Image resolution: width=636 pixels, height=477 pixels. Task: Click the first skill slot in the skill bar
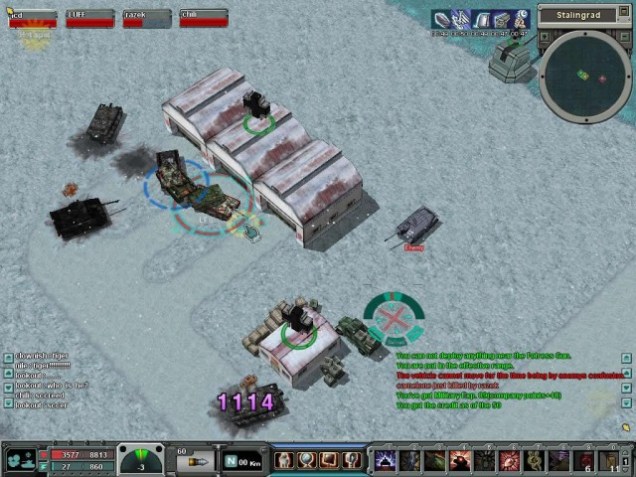point(384,460)
